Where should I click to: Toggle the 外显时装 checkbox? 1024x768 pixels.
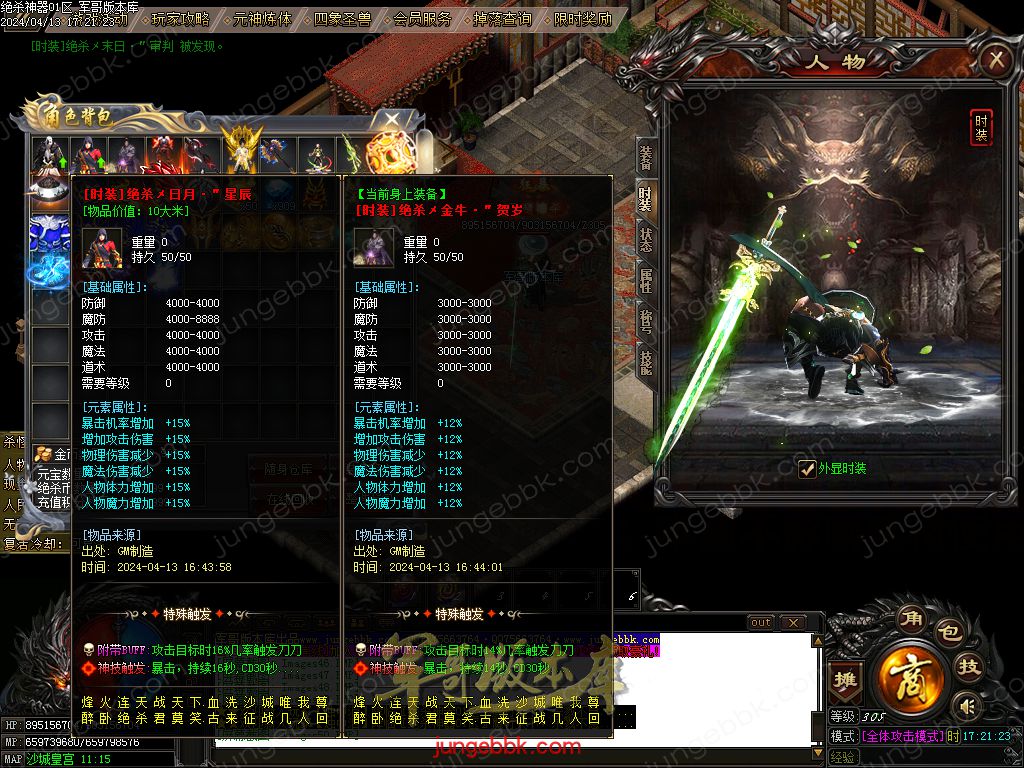click(808, 468)
